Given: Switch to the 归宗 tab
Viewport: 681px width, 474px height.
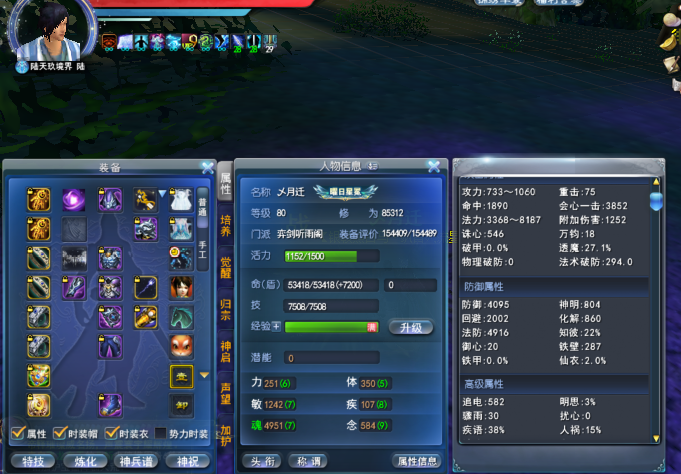Looking at the screenshot, I should [225, 309].
